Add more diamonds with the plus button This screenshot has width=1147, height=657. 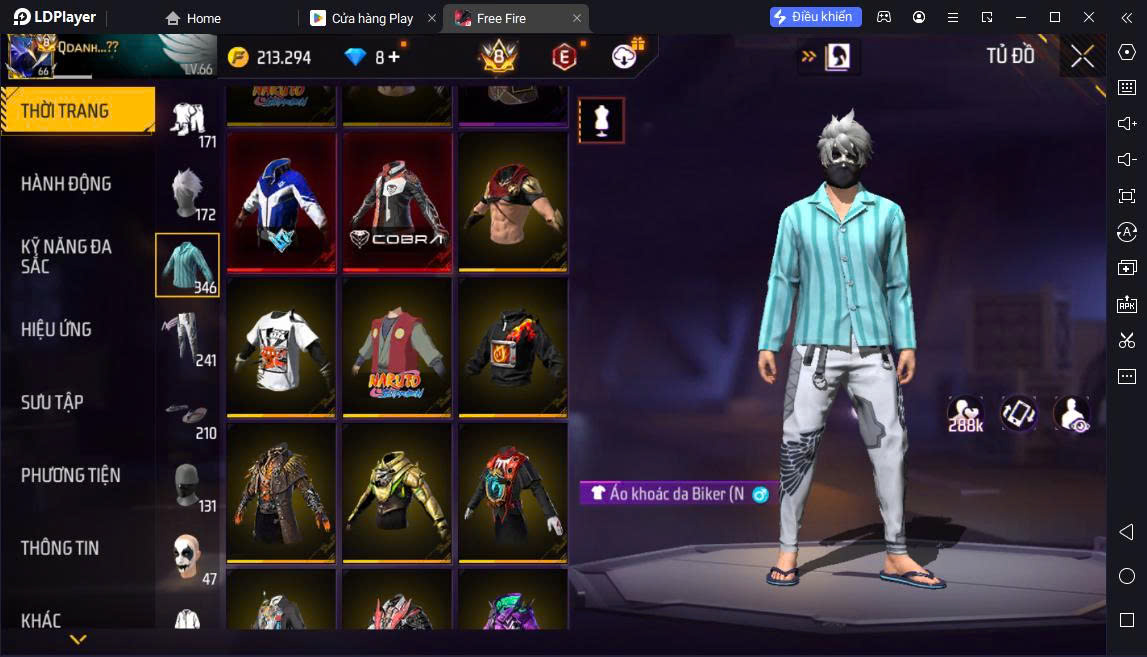tap(394, 57)
